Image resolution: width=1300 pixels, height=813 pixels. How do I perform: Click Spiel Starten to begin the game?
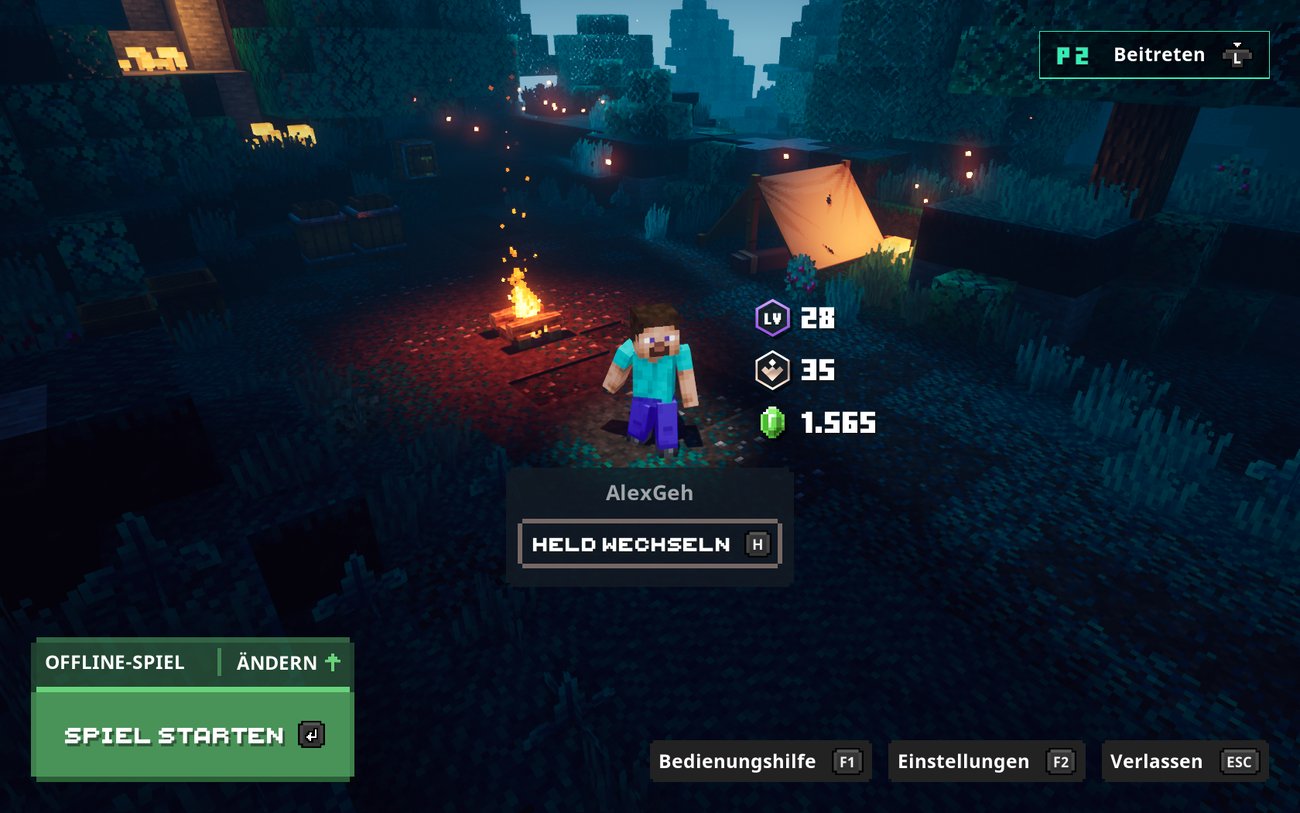(x=173, y=735)
